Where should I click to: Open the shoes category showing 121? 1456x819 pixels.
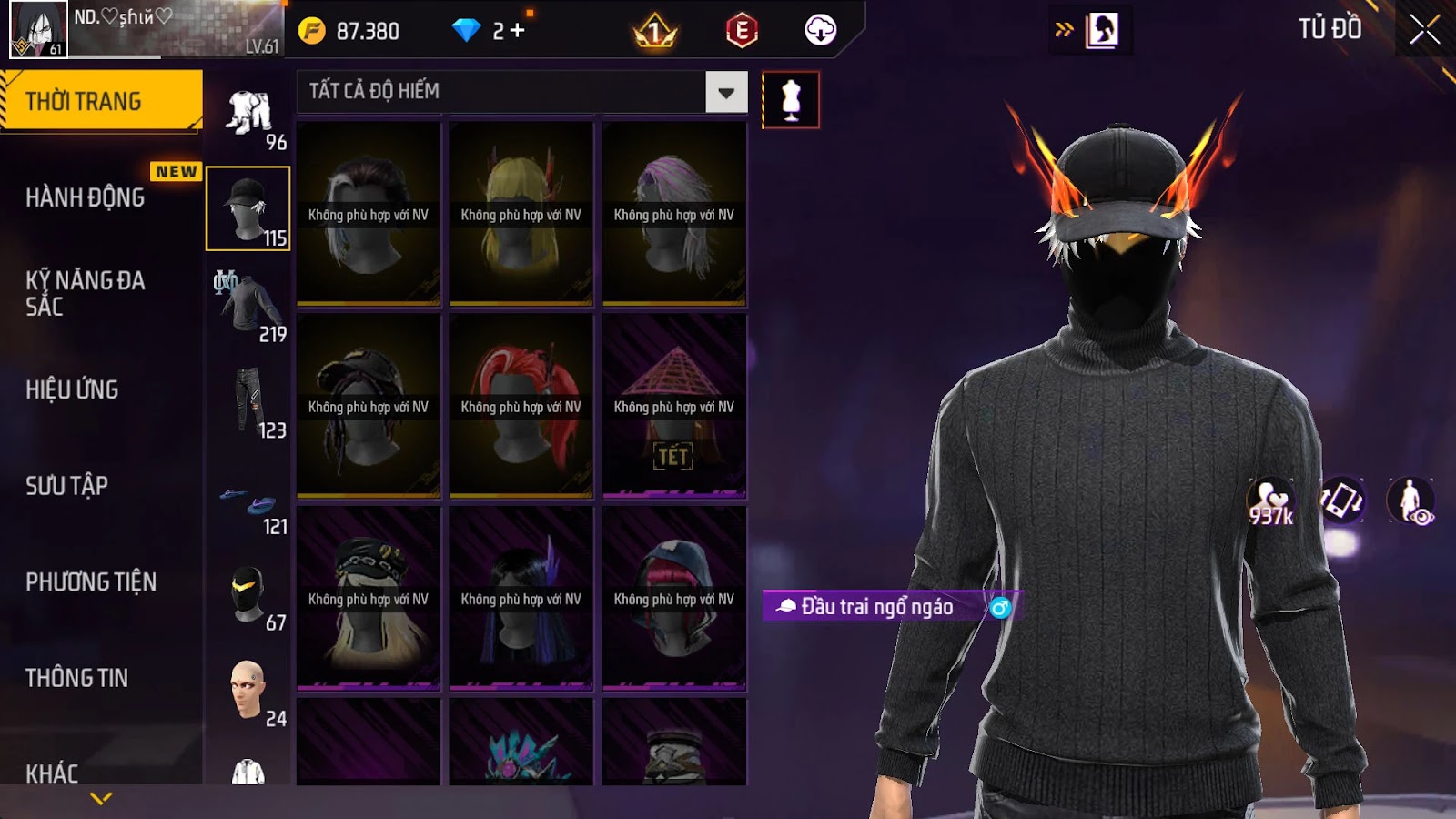coord(248,503)
